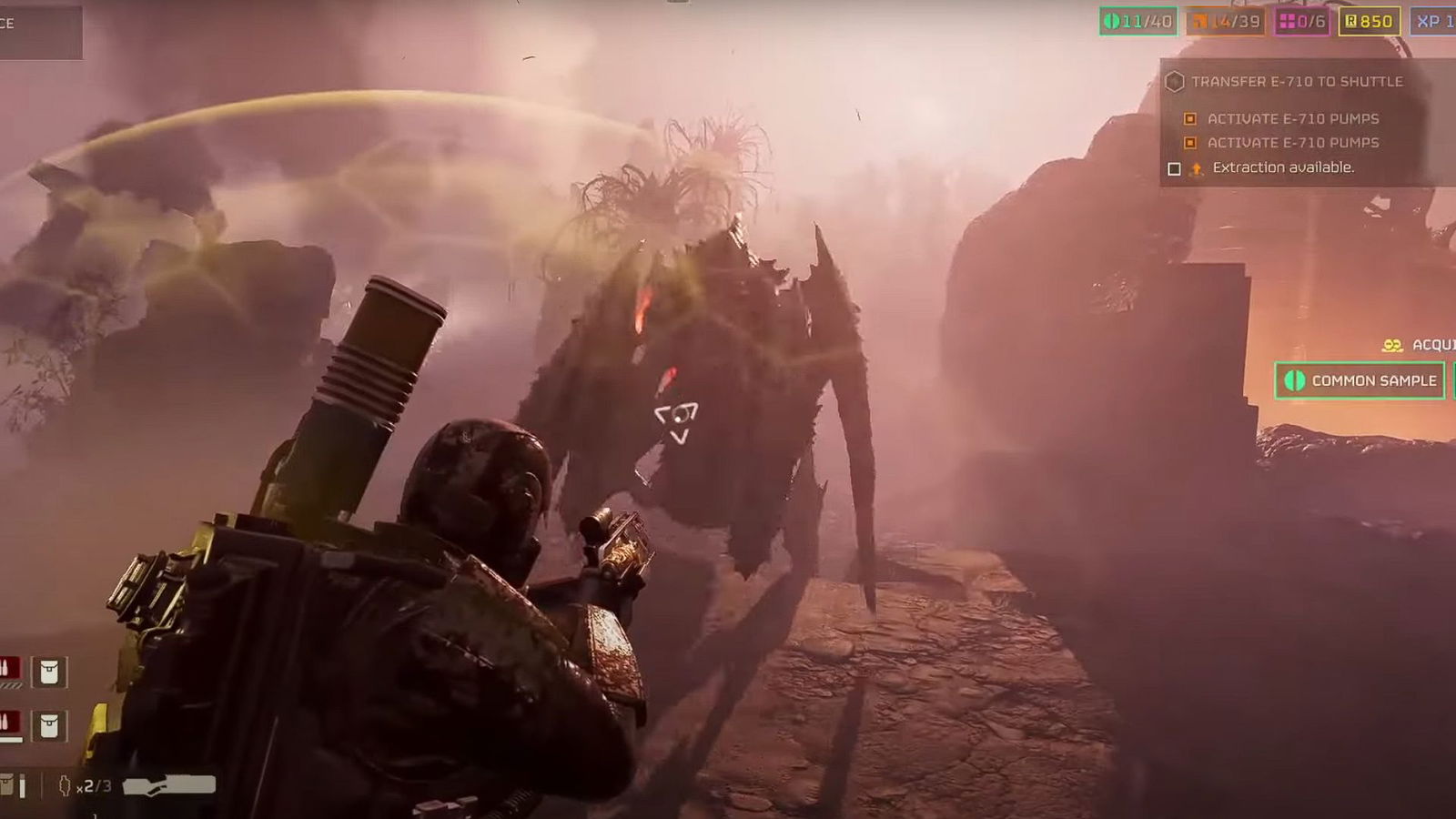Click the yellow acquired-sample hands icon

tap(1392, 344)
